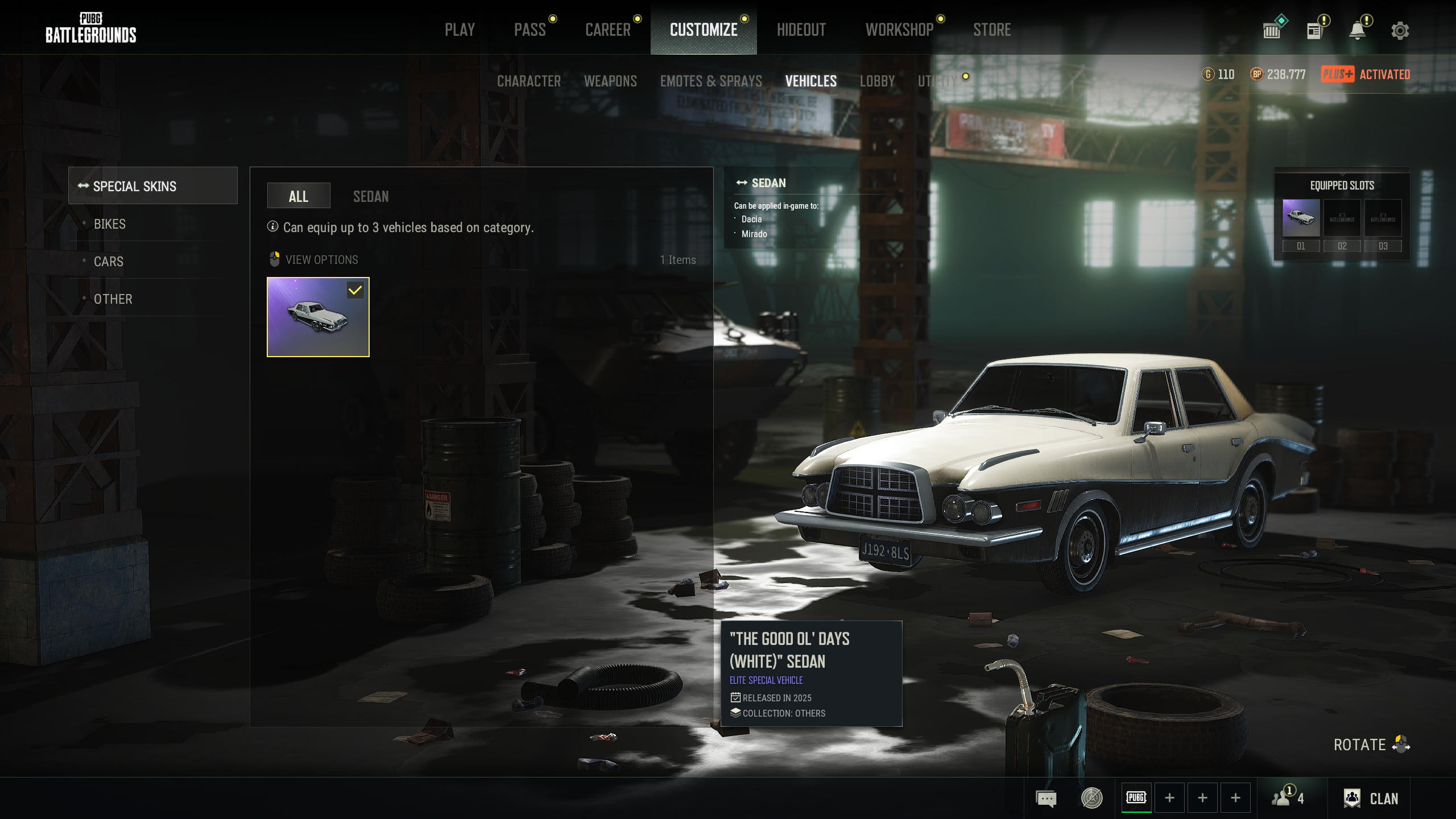Open the chat bubble icon
The height and width of the screenshot is (819, 1456).
1046,799
